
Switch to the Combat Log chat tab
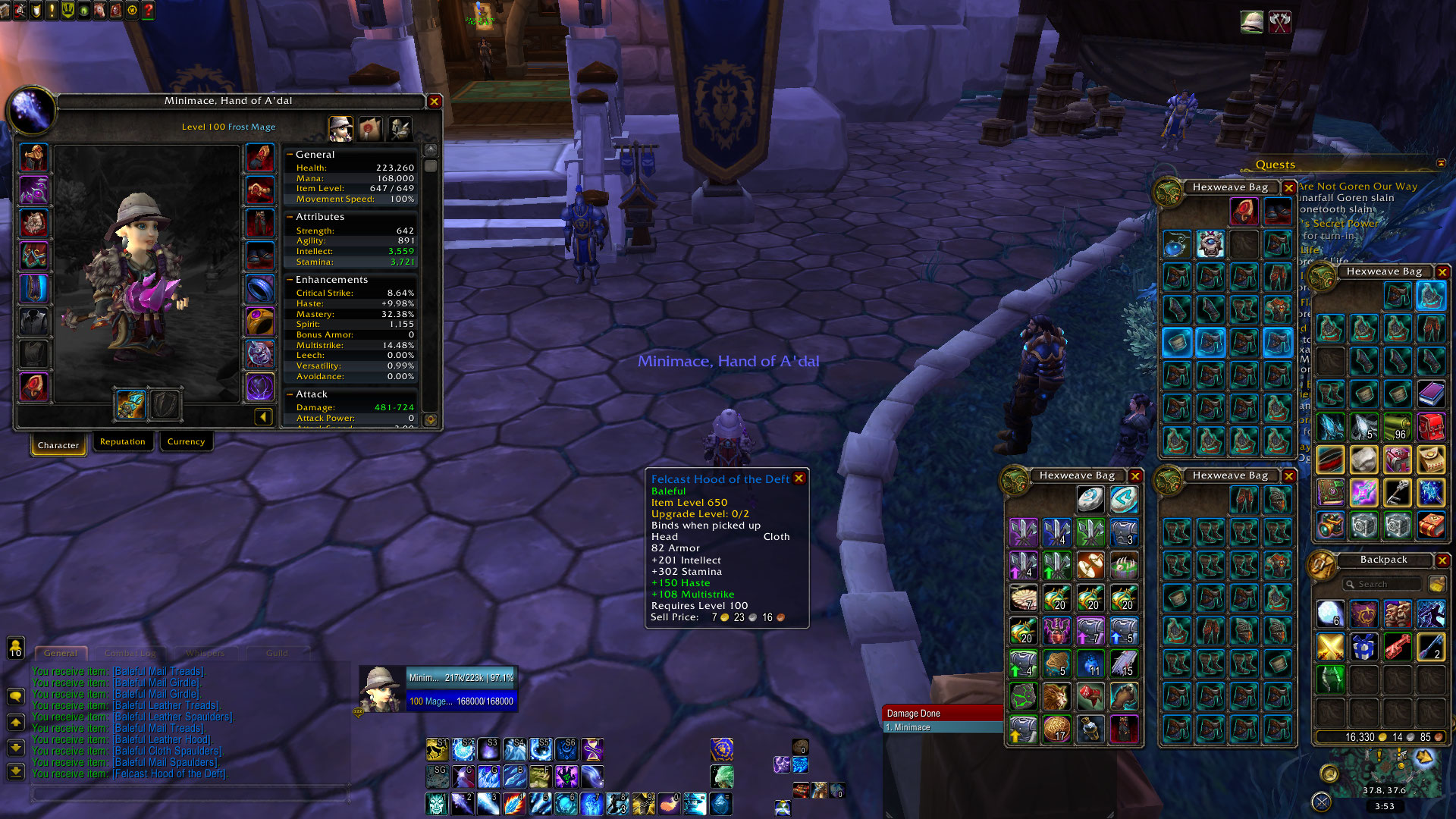click(130, 653)
